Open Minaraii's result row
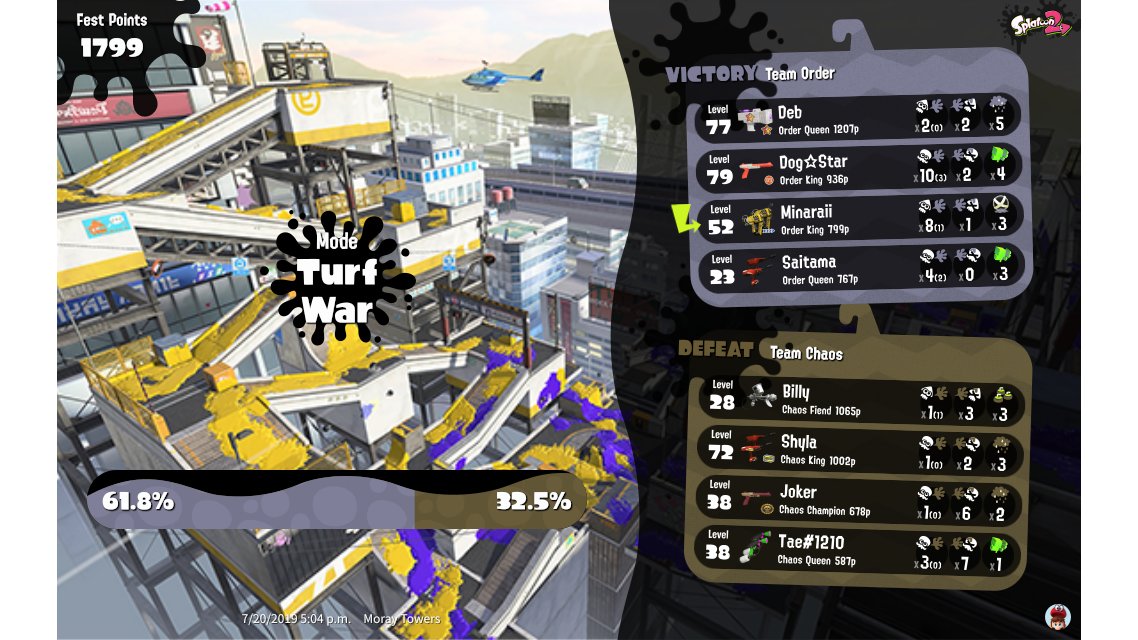Viewport: 1138px width, 640px height. 860,218
